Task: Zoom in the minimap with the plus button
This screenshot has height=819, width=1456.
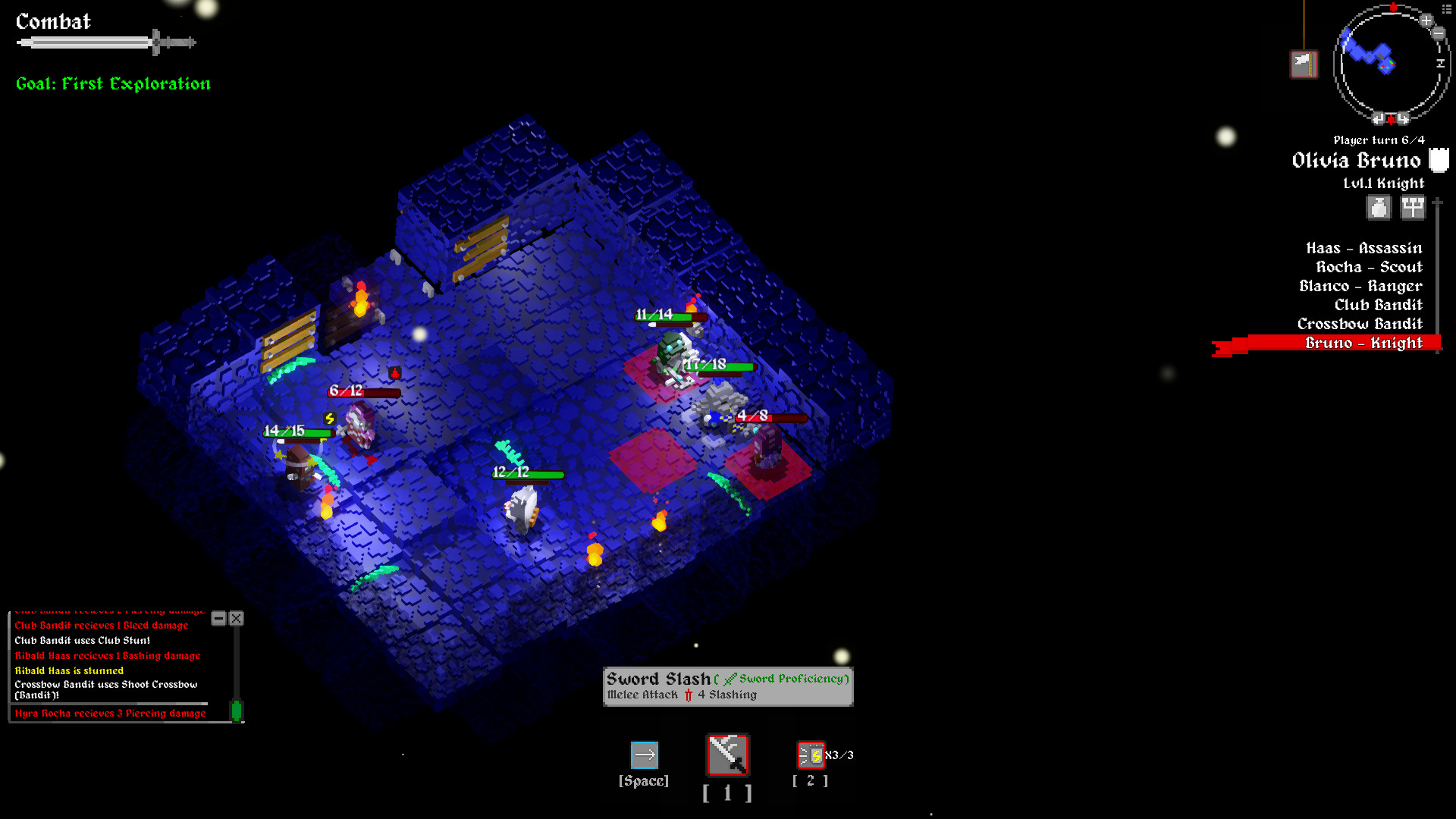Action: (1426, 20)
